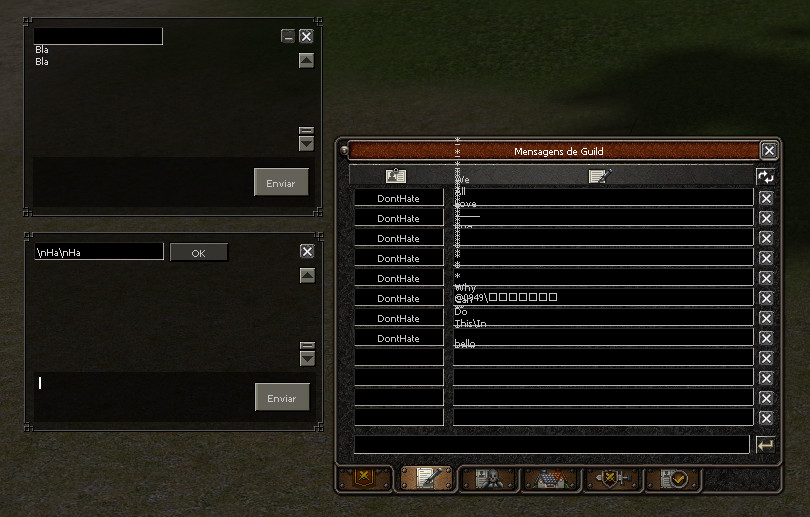Viewport: 810px width, 517px height.
Task: Close the Mensagens de Guild window
Action: tap(768, 151)
